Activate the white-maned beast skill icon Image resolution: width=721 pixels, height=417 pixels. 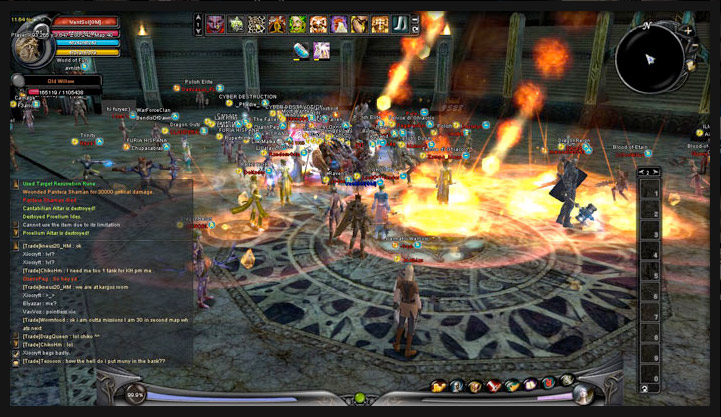(339, 24)
